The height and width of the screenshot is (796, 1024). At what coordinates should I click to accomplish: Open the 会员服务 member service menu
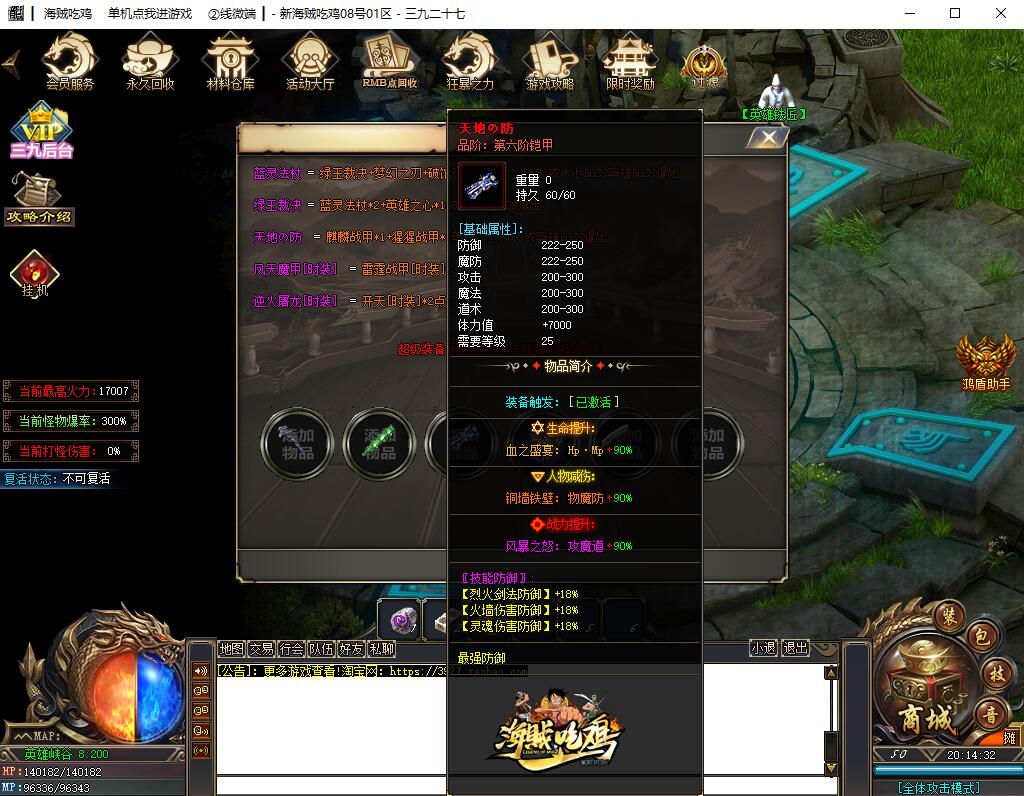pyautogui.click(x=70, y=62)
